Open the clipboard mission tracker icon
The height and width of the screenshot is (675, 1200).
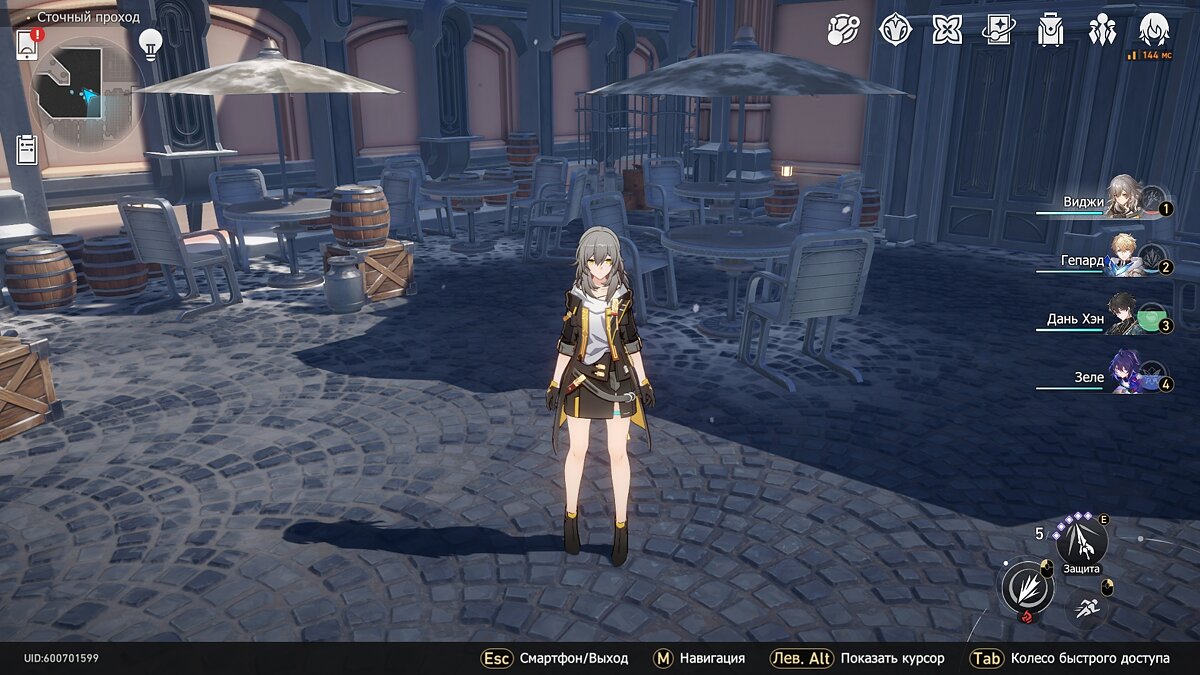(x=27, y=150)
